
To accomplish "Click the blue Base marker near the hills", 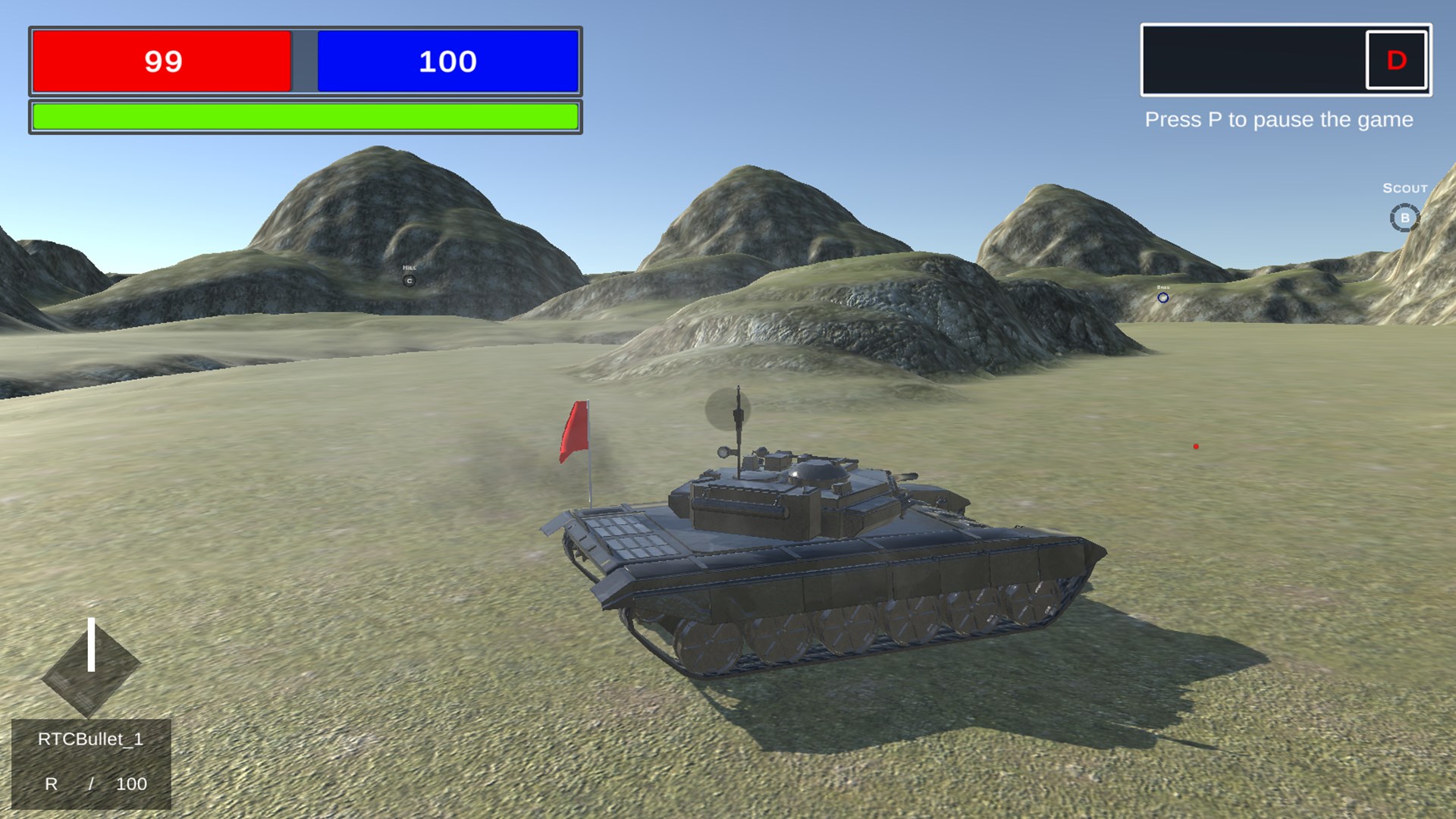I will [x=1162, y=298].
